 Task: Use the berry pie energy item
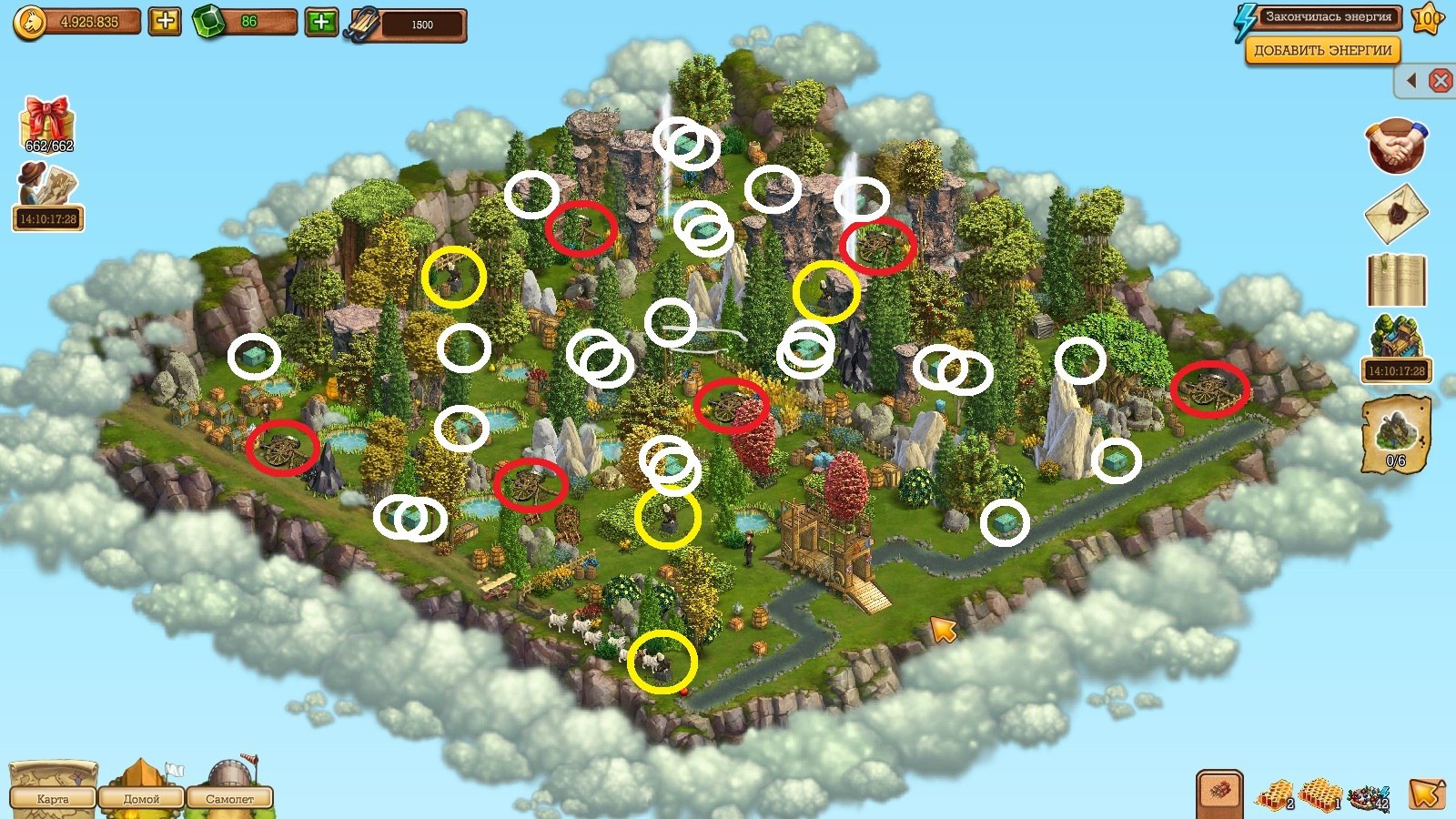click(1369, 795)
